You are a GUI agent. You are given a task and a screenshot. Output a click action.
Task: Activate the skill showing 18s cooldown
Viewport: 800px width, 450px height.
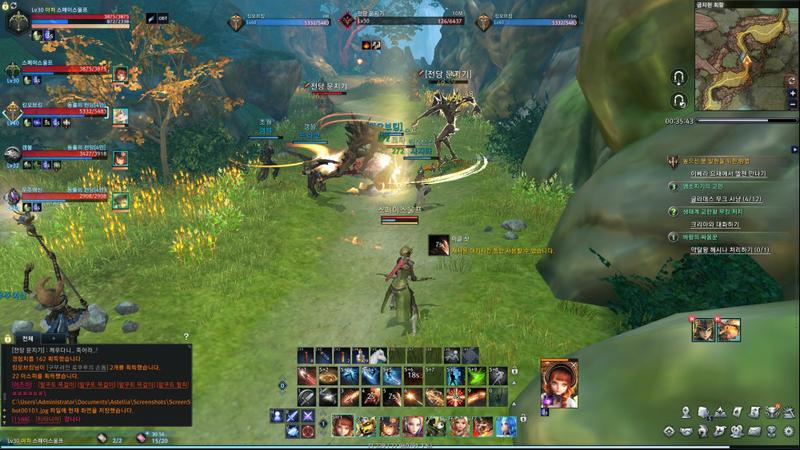pos(413,376)
